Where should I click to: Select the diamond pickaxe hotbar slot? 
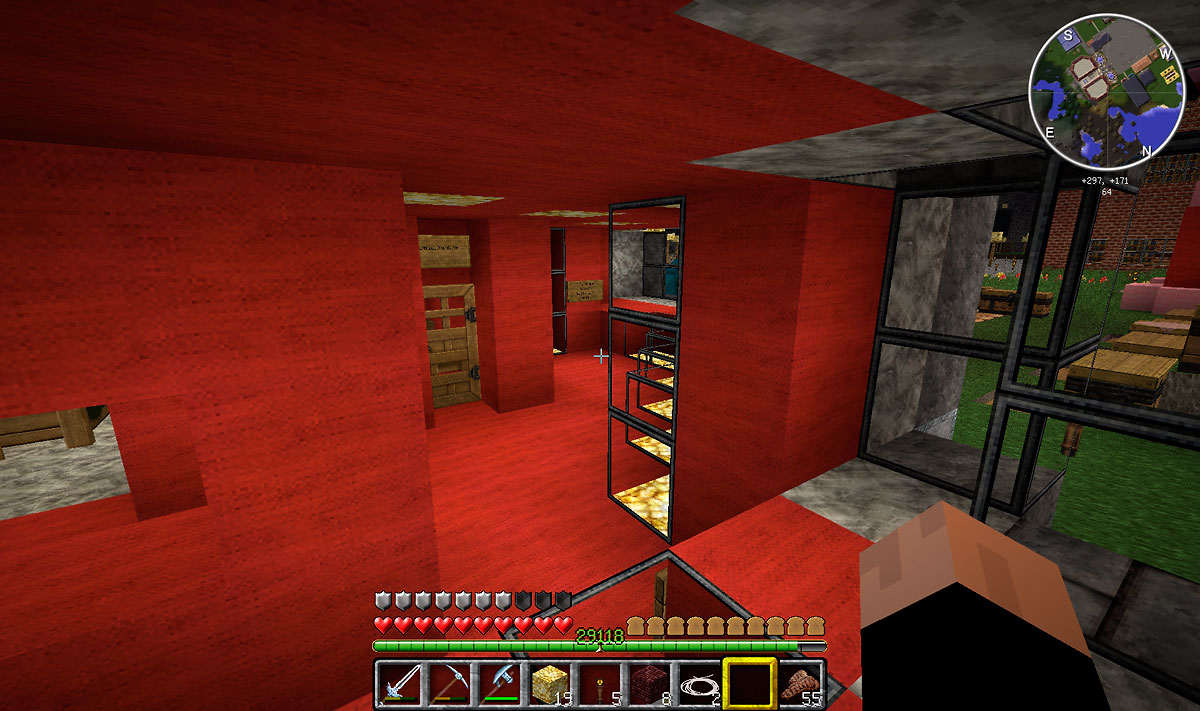pyautogui.click(x=449, y=684)
